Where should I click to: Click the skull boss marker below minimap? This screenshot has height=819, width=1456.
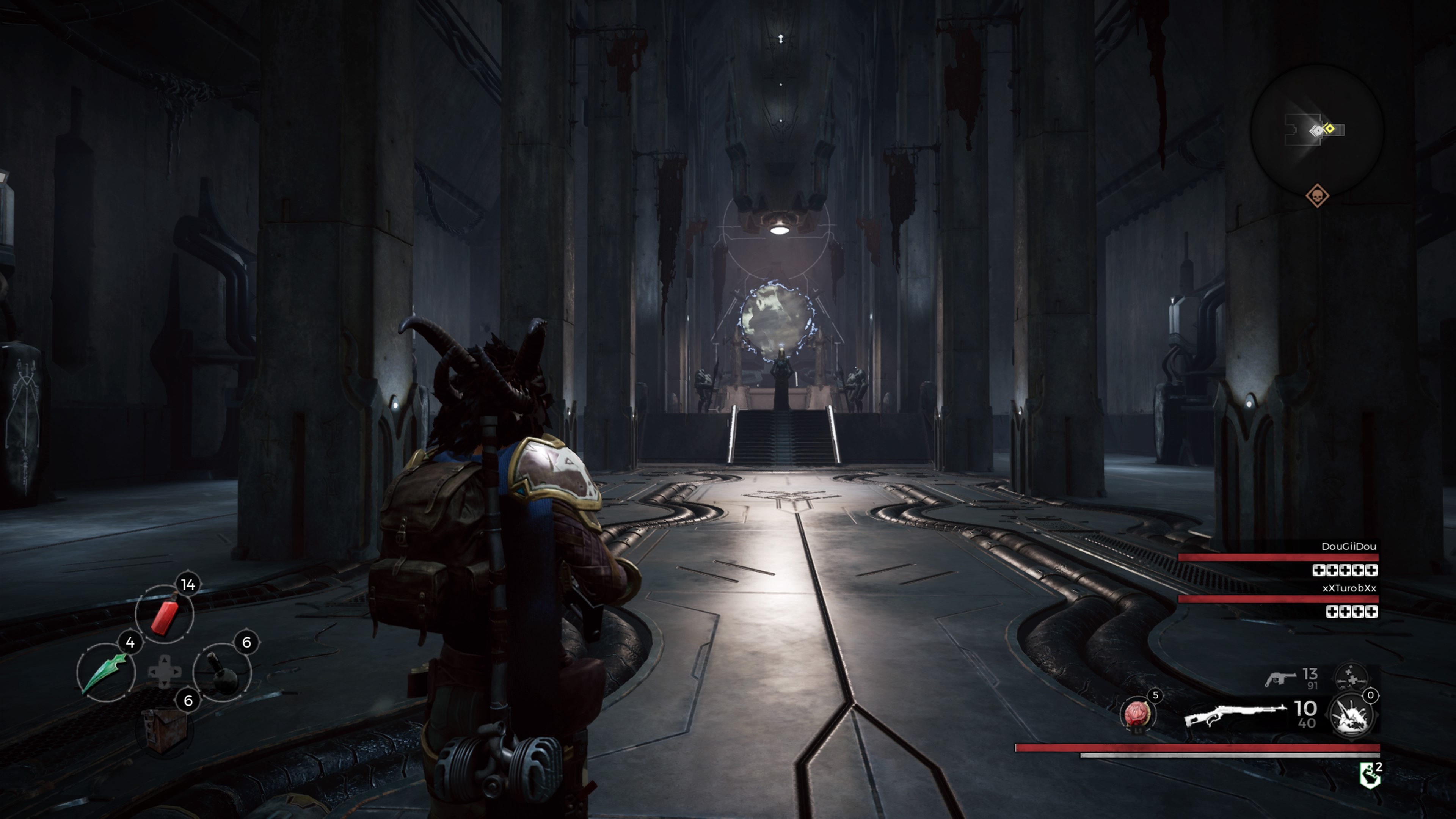[x=1317, y=196]
